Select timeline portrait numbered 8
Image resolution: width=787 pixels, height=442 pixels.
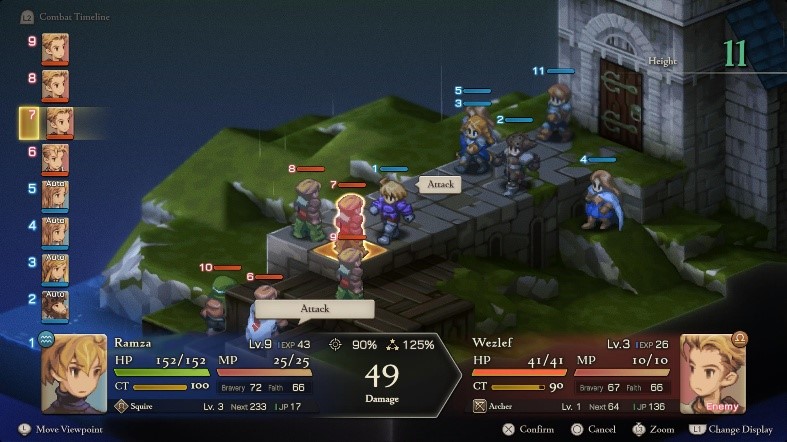[55, 82]
